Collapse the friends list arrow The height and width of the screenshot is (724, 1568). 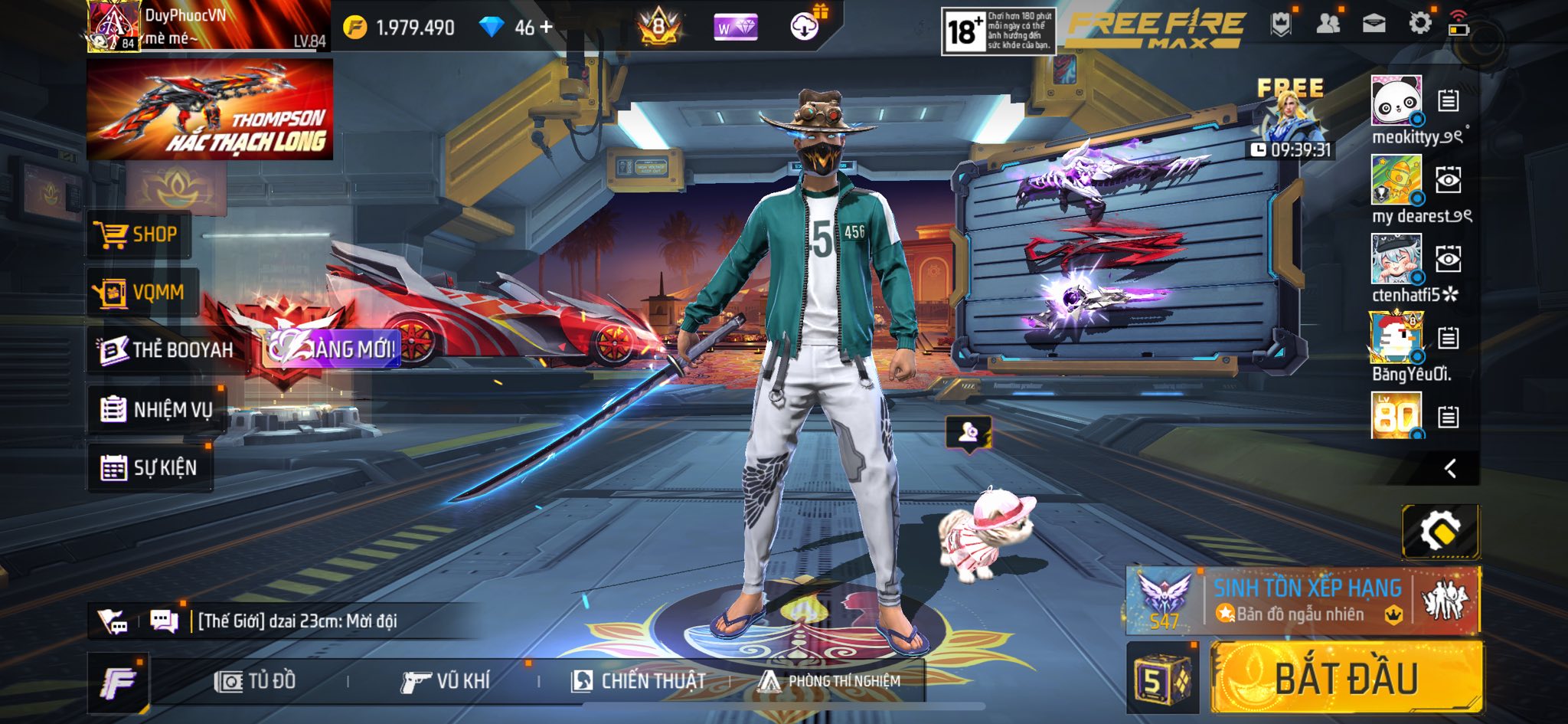1450,468
